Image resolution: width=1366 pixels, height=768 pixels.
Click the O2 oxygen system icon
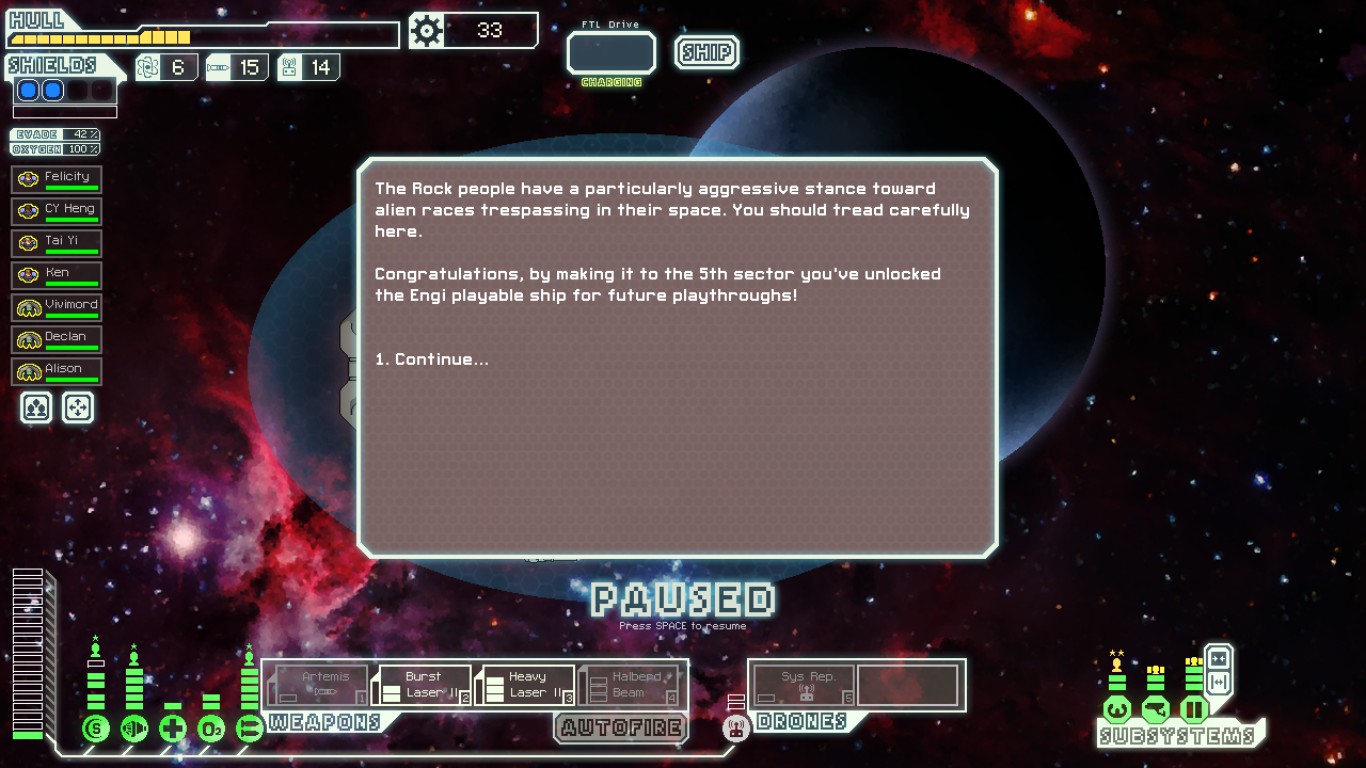(x=211, y=728)
